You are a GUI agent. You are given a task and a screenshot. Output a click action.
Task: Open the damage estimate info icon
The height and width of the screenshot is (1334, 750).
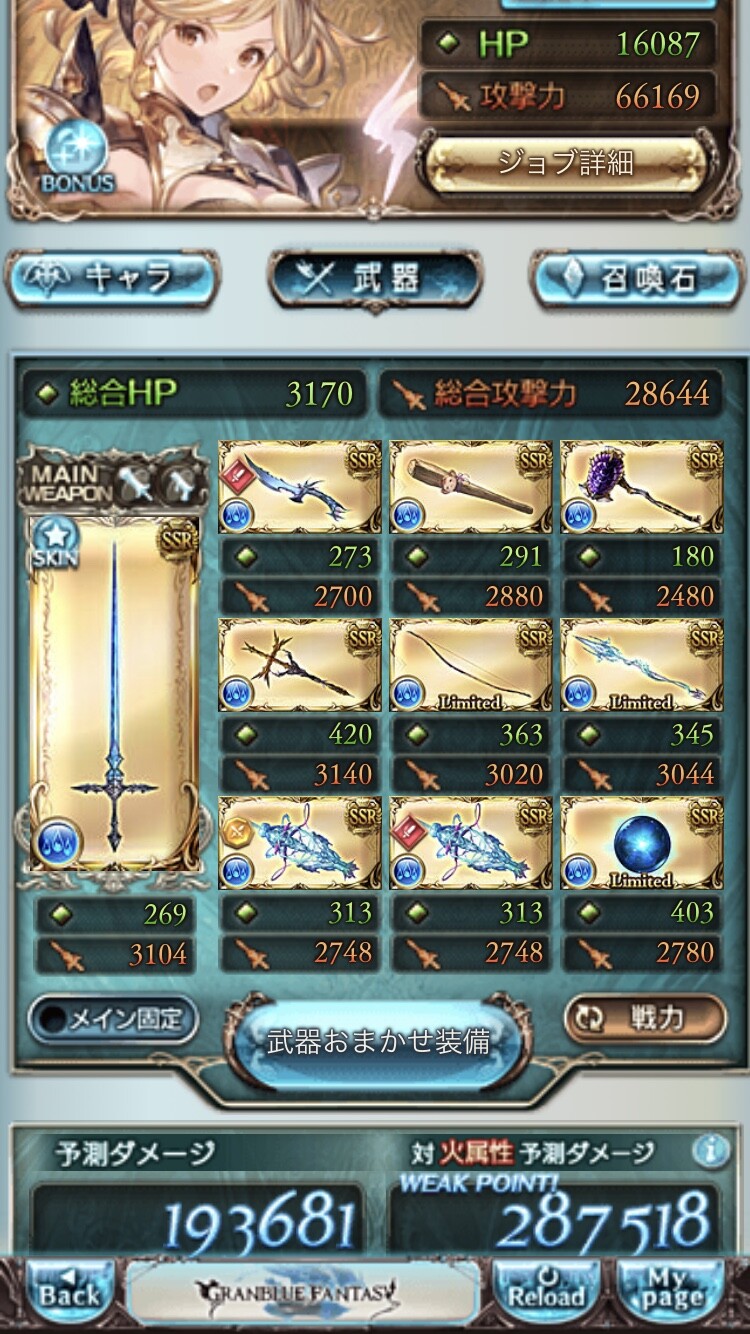pyautogui.click(x=710, y=1152)
